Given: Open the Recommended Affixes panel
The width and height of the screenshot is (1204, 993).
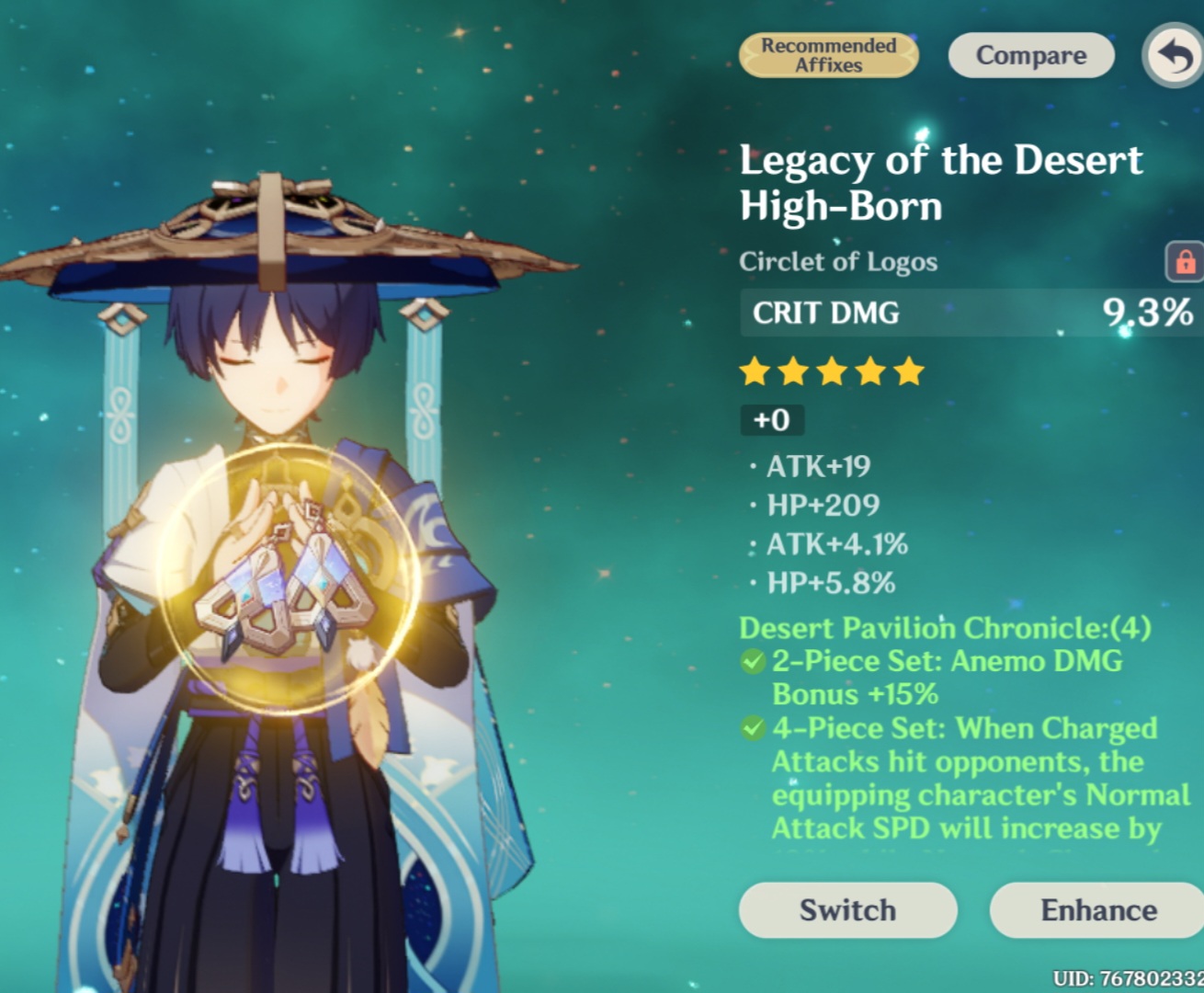Looking at the screenshot, I should coord(828,55).
